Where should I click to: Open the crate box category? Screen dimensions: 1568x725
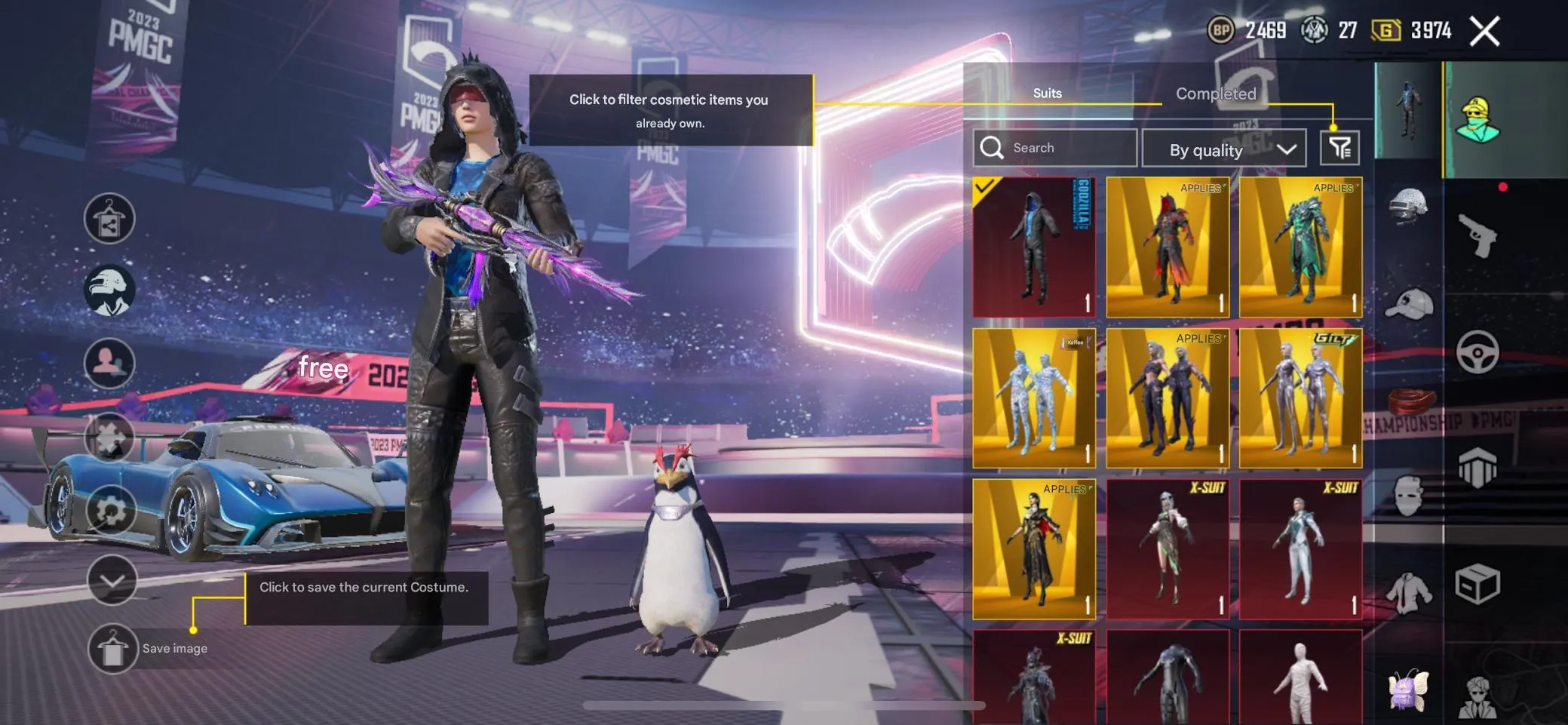pyautogui.click(x=1477, y=584)
